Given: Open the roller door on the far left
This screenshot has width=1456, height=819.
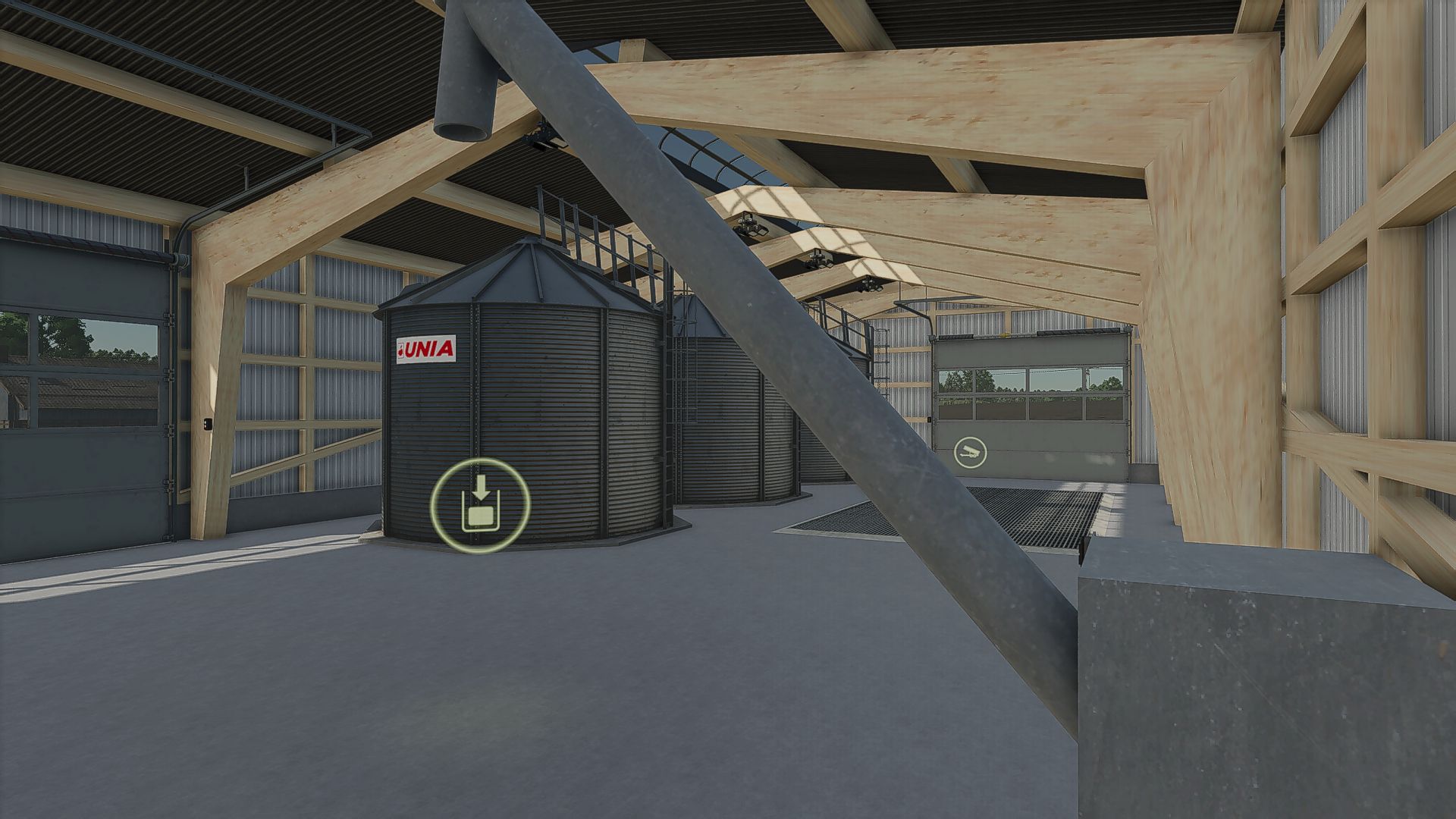Looking at the screenshot, I should click(x=83, y=379).
